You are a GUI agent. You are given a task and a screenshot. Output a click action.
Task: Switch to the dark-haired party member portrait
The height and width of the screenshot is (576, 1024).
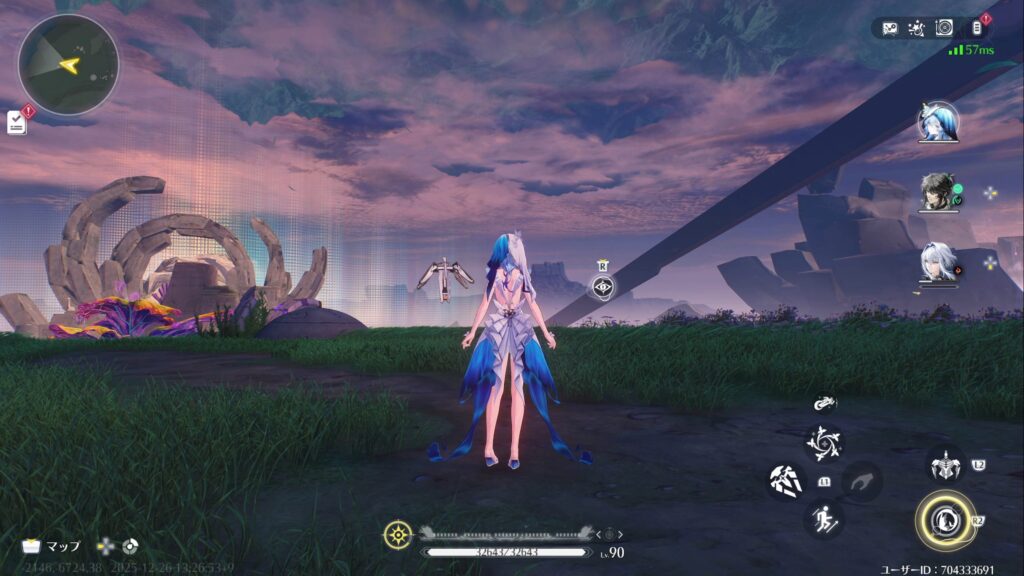pyautogui.click(x=938, y=193)
